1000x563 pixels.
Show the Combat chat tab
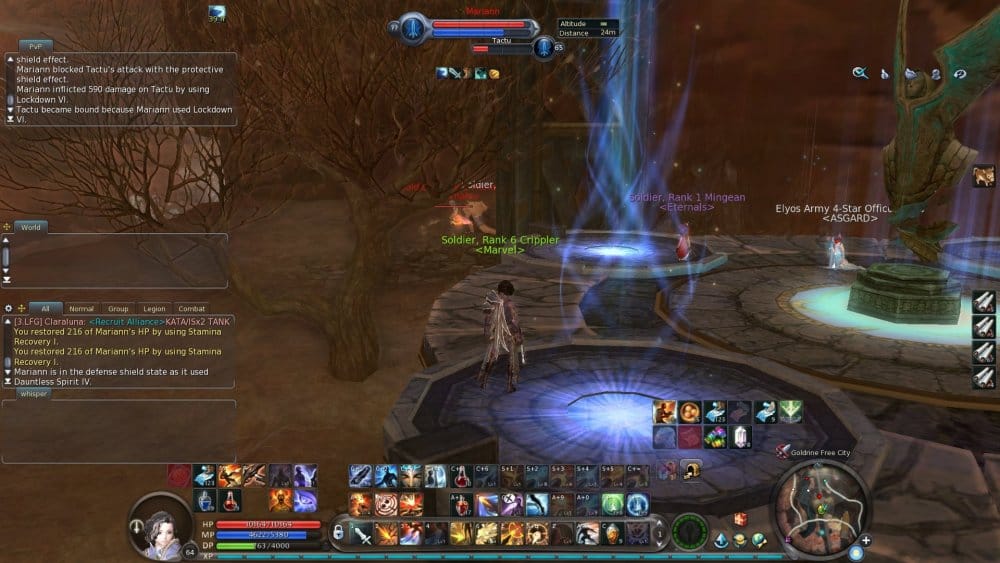[191, 309]
